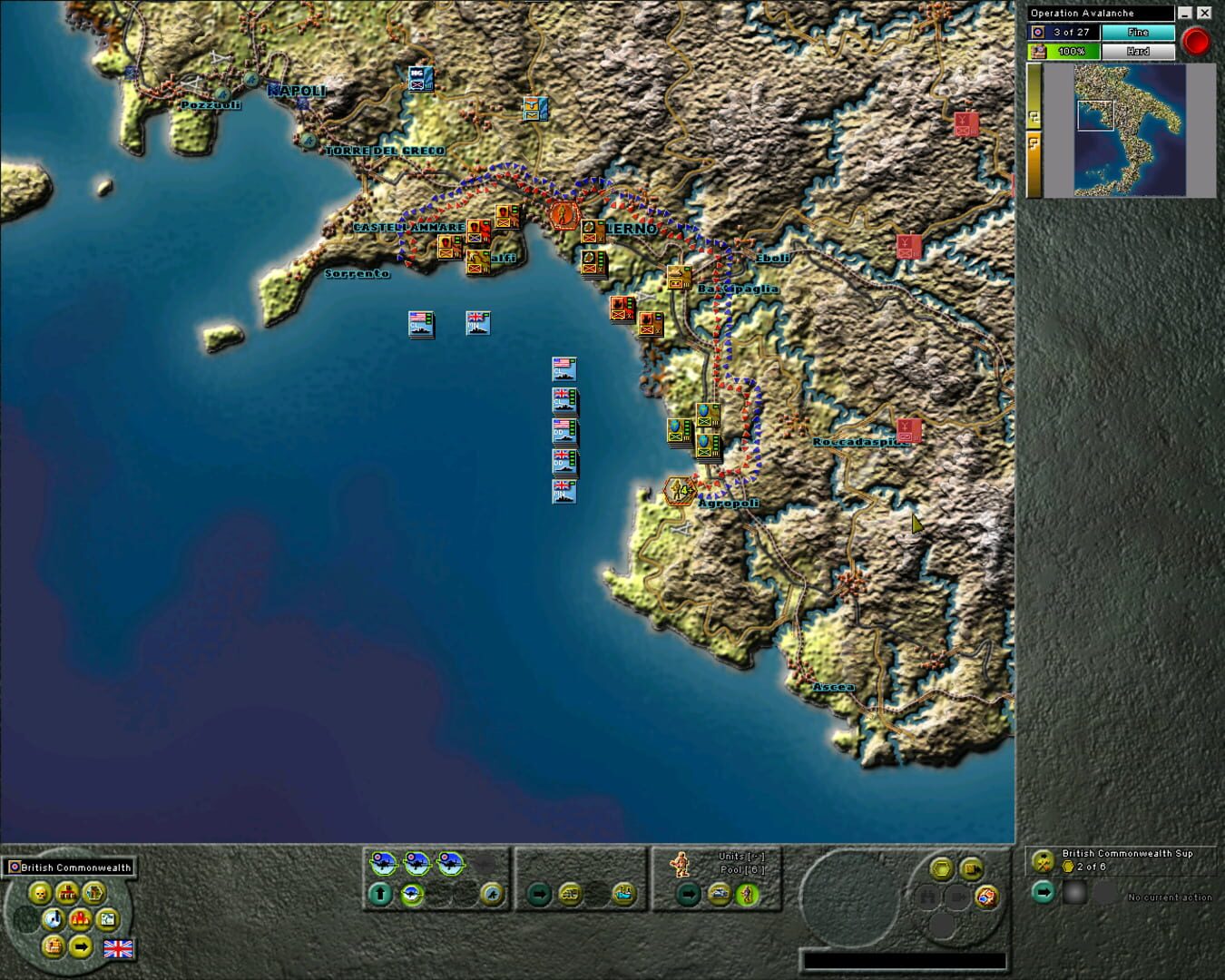Click the colorful dice icon in bottom-right cluster
Viewport: 1225px width, 980px height.
click(986, 896)
